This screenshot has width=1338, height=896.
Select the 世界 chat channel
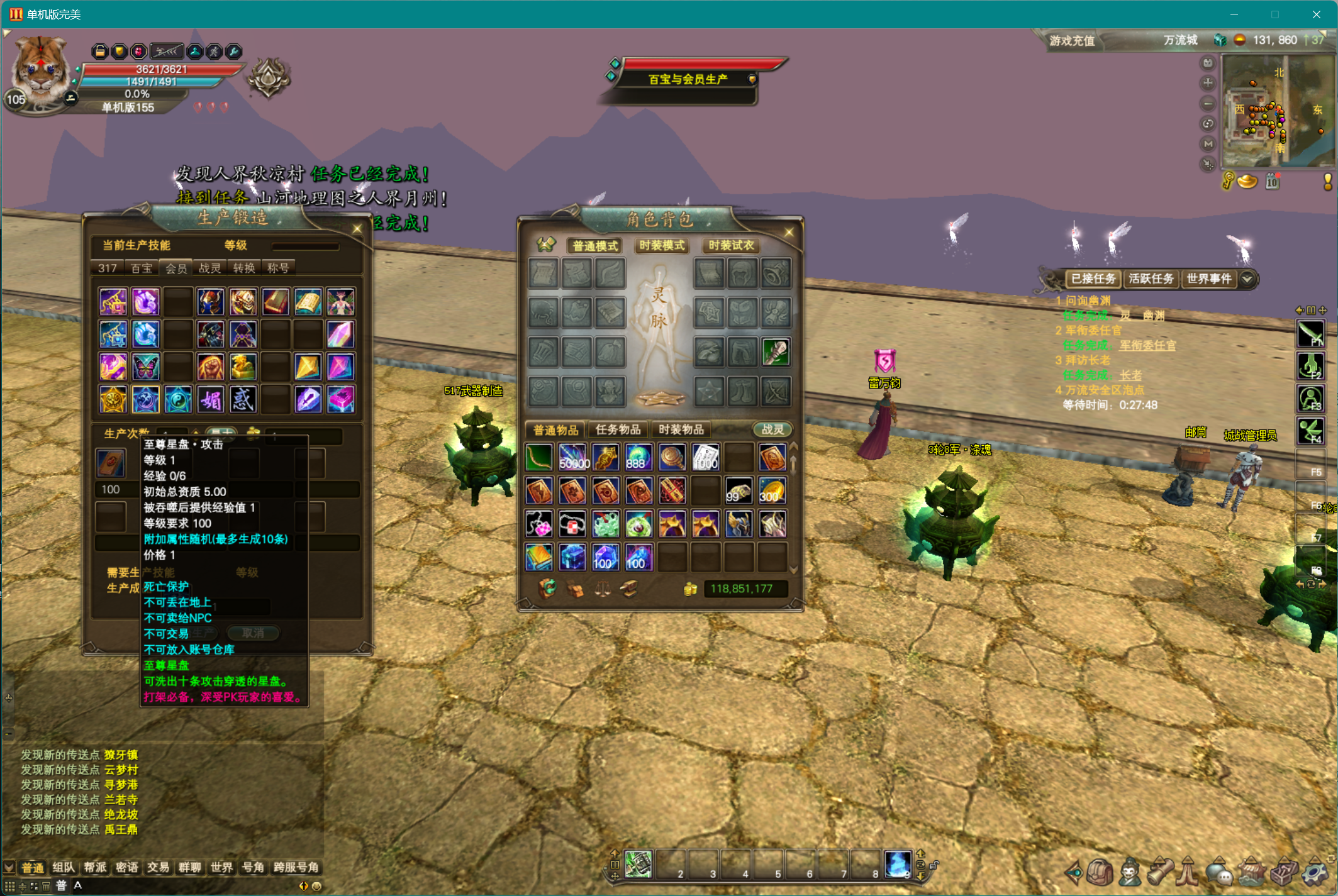tap(221, 868)
